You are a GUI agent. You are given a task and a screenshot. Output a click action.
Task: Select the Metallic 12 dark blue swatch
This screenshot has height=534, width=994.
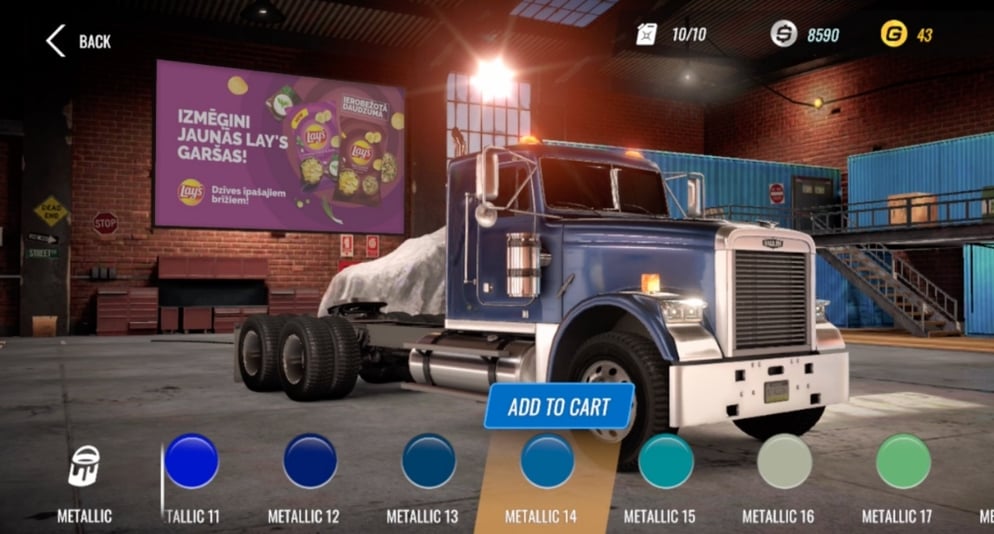coord(310,461)
